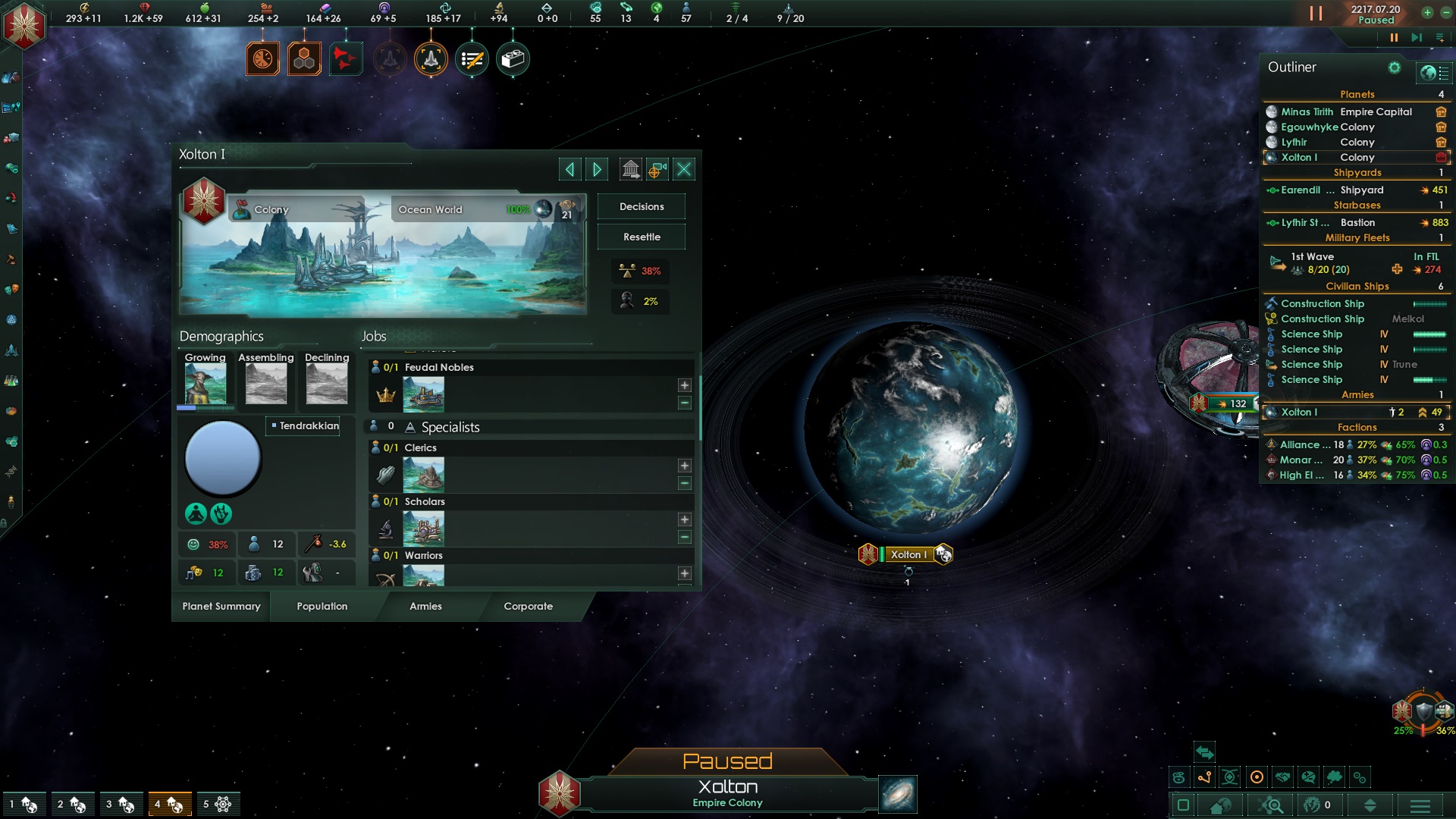Select Minas Tirith in the Outliner
This screenshot has height=819, width=1456.
pyautogui.click(x=1307, y=111)
